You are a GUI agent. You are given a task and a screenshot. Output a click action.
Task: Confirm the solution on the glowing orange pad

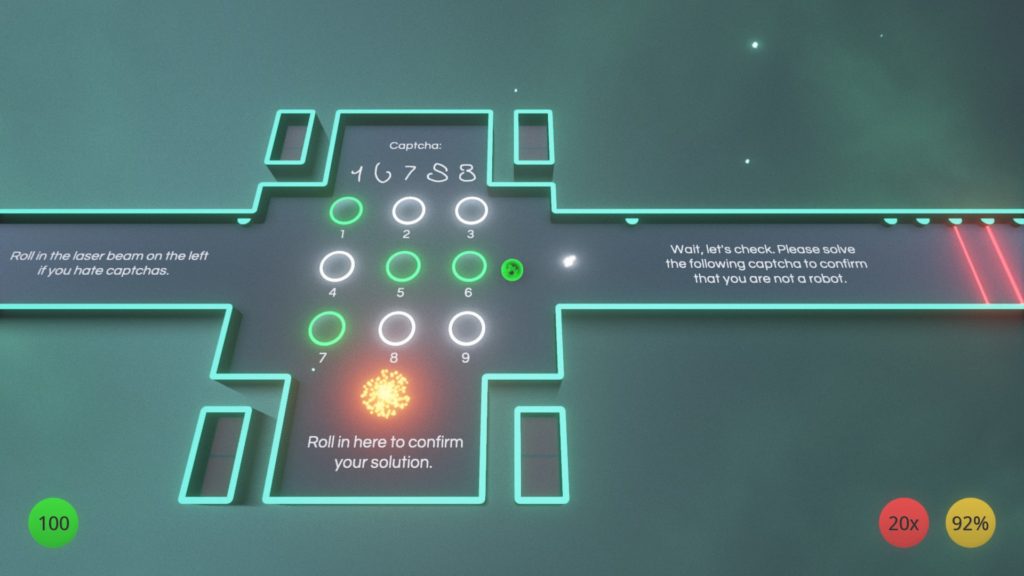(385, 393)
